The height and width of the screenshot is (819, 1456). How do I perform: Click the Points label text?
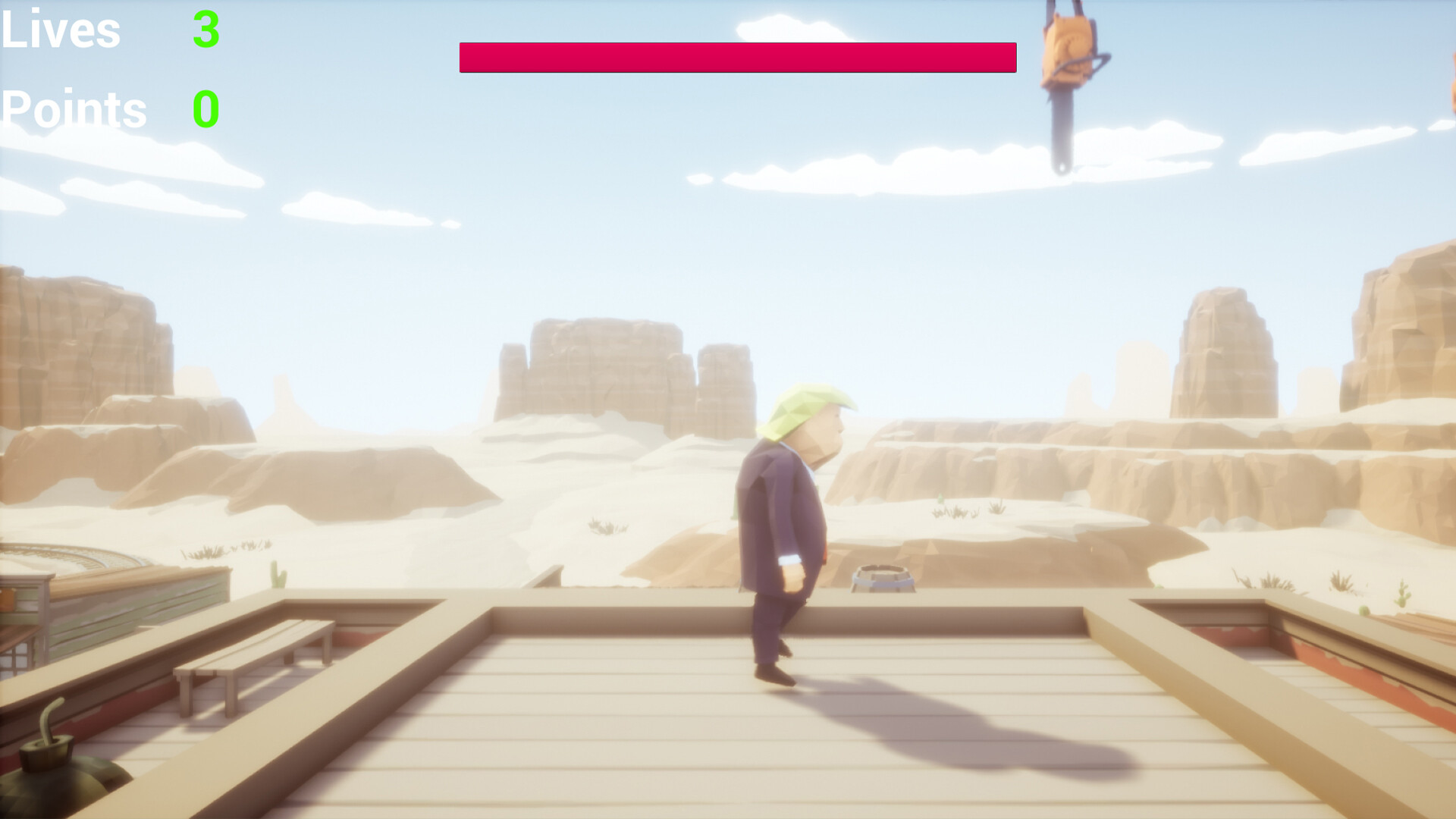pyautogui.click(x=74, y=109)
